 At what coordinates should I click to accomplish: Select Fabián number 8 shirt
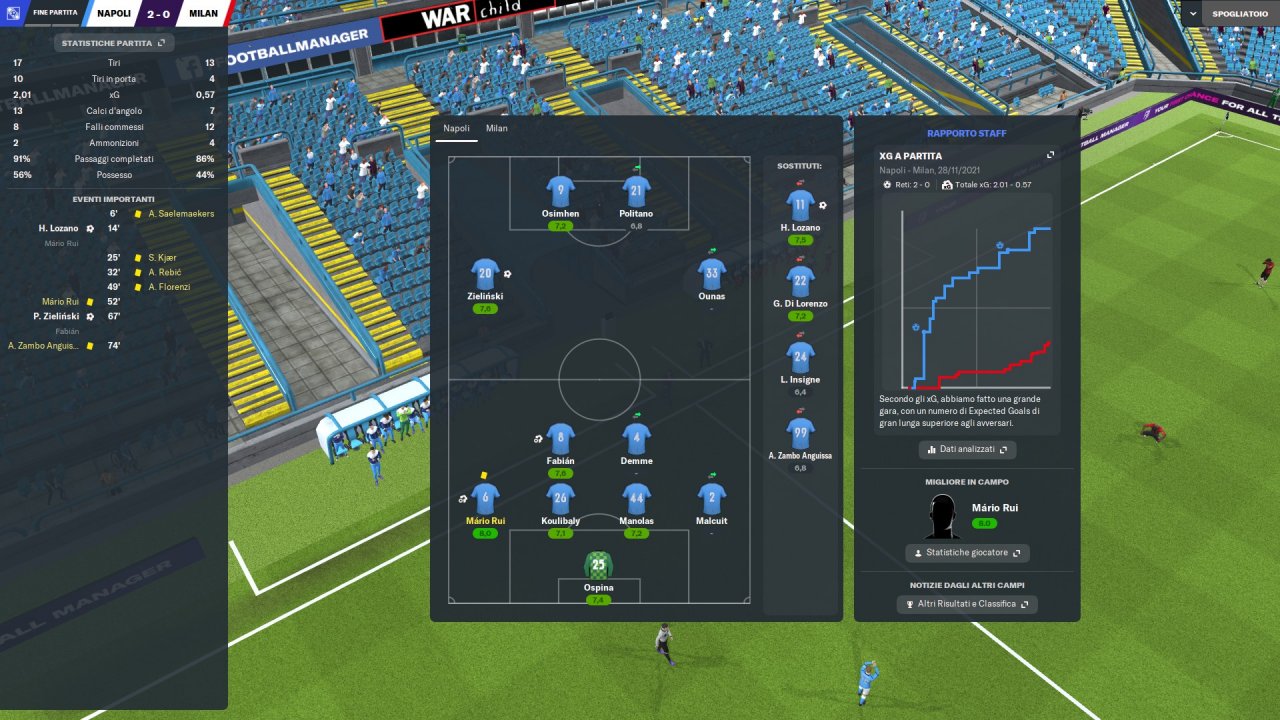pos(560,439)
